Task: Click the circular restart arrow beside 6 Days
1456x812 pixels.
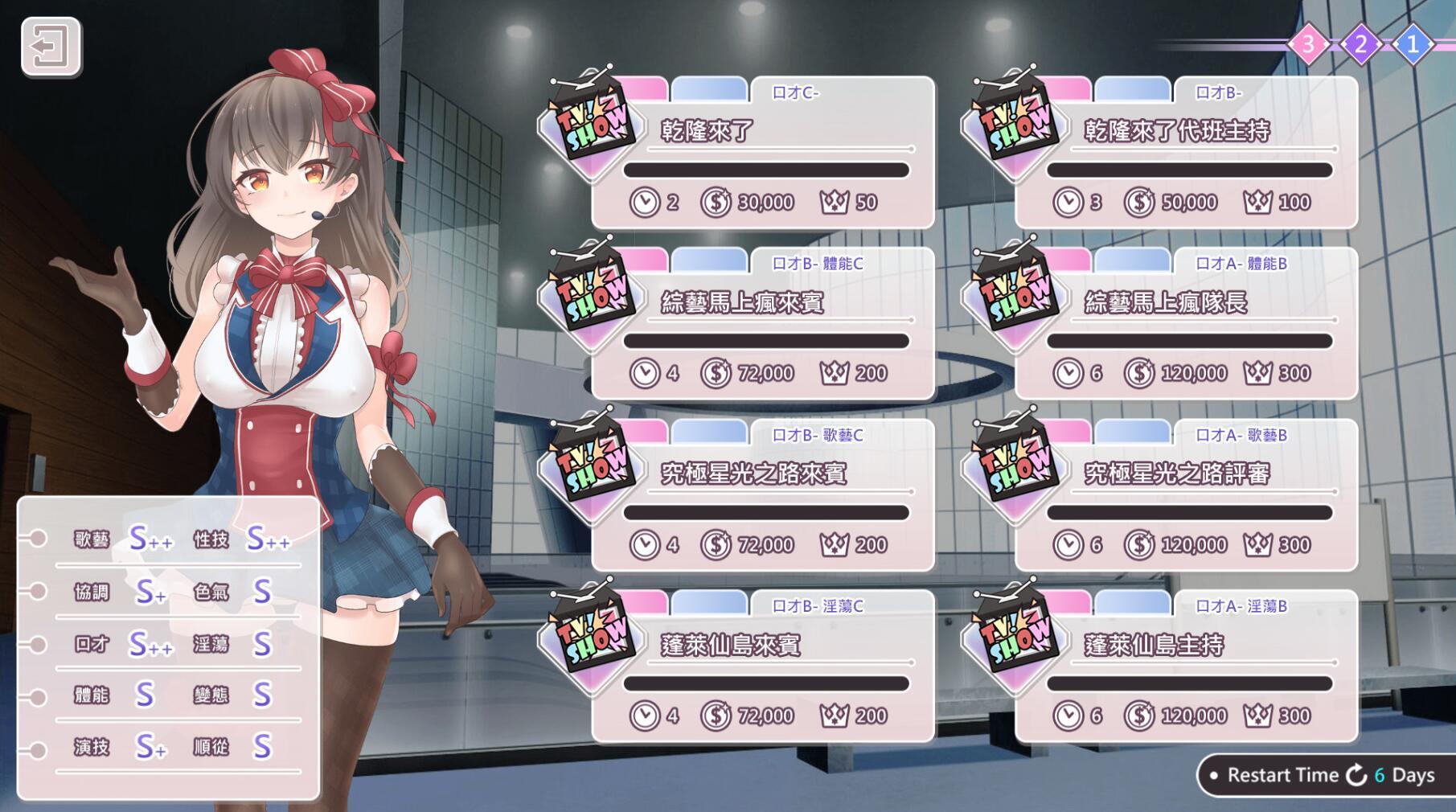Action: pyautogui.click(x=1357, y=776)
